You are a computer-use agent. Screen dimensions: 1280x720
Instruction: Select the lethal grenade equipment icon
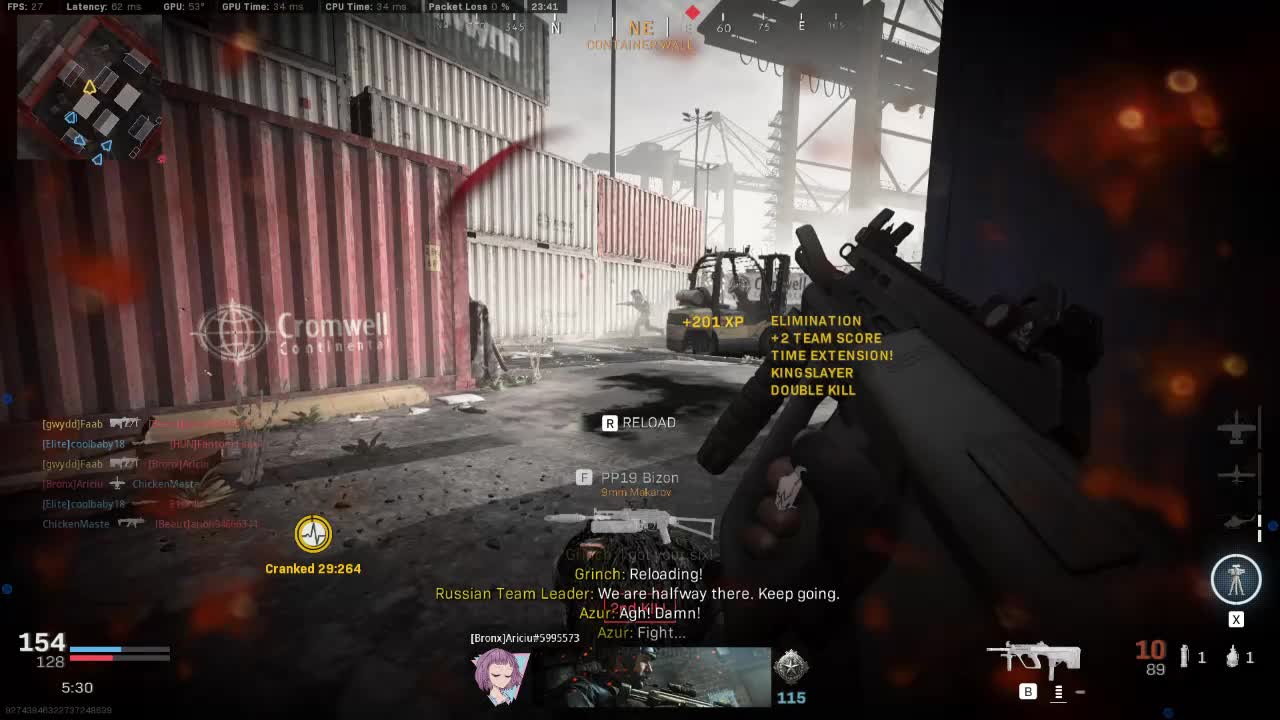click(x=1234, y=657)
